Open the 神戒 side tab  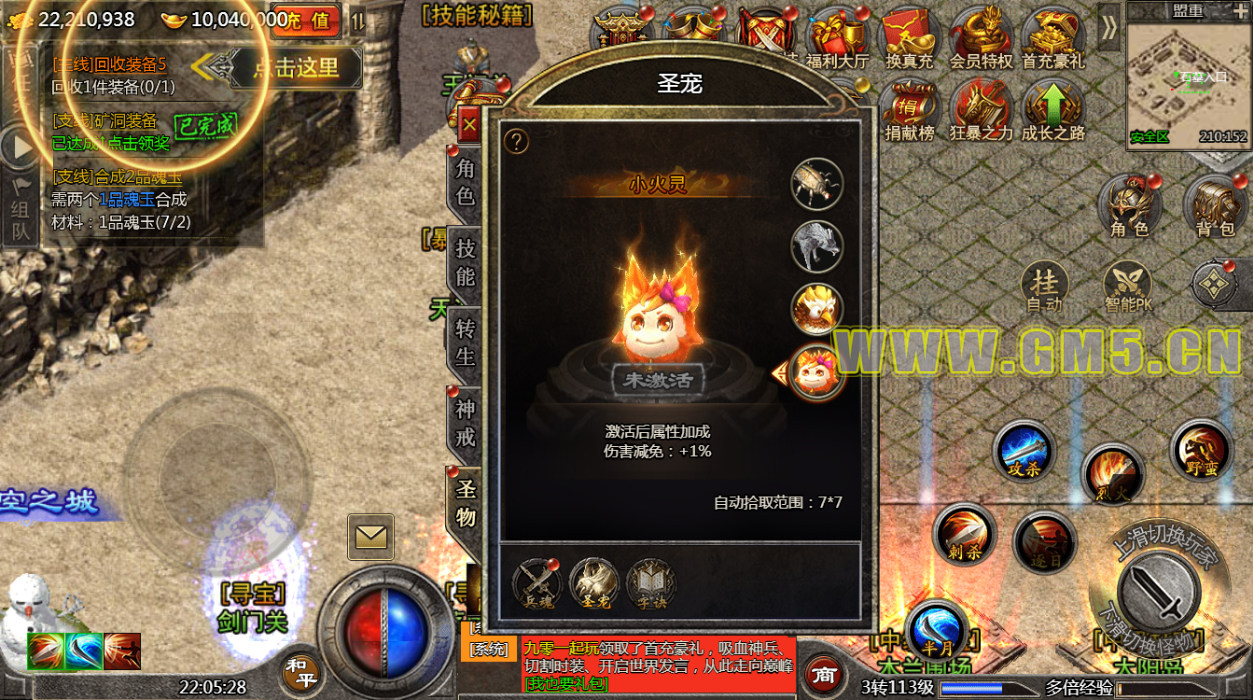[x=465, y=423]
